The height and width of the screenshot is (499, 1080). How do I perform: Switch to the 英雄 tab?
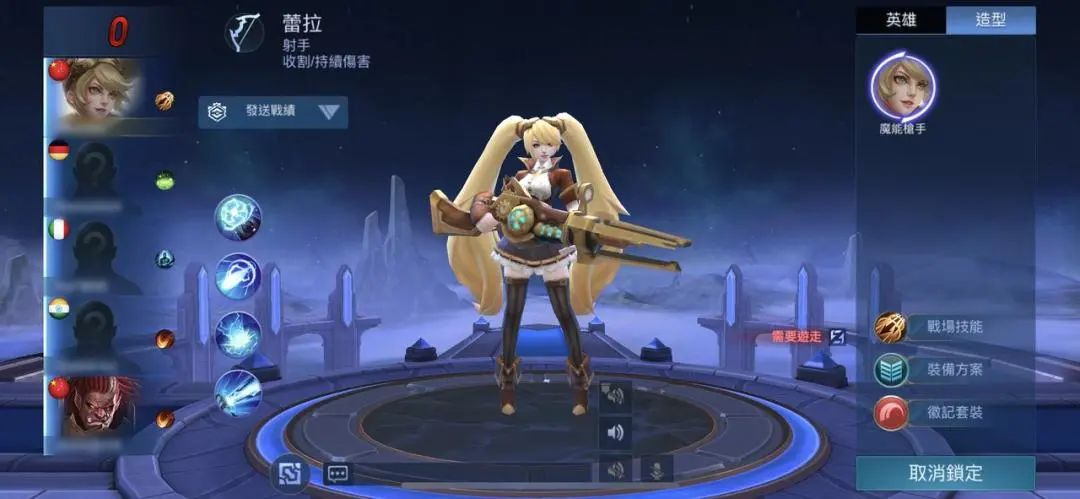[900, 21]
